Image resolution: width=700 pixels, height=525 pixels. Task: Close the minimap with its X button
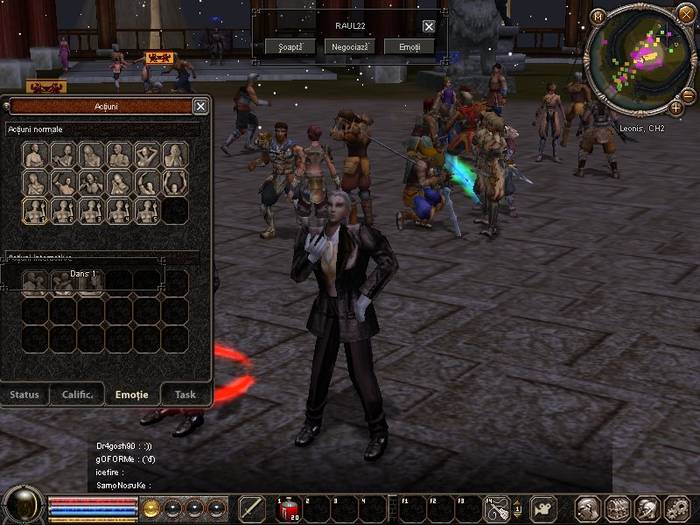tap(686, 15)
